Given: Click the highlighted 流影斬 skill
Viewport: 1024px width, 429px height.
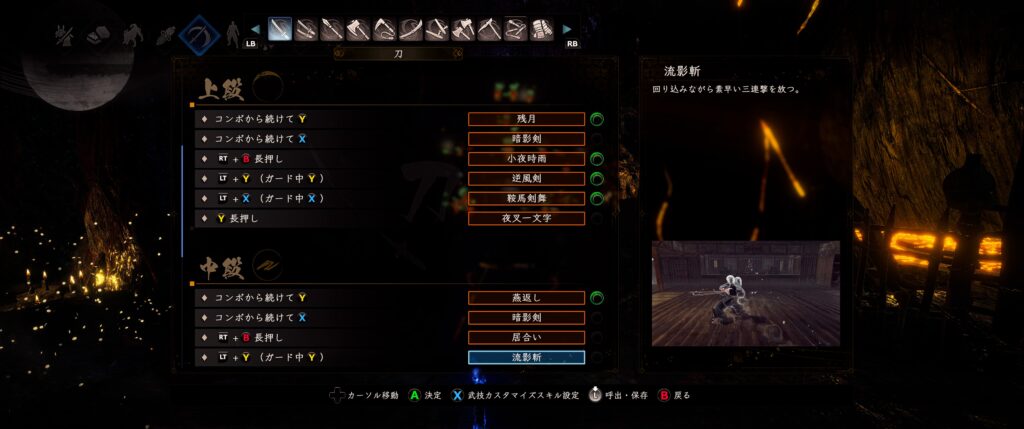Looking at the screenshot, I should coord(526,357).
